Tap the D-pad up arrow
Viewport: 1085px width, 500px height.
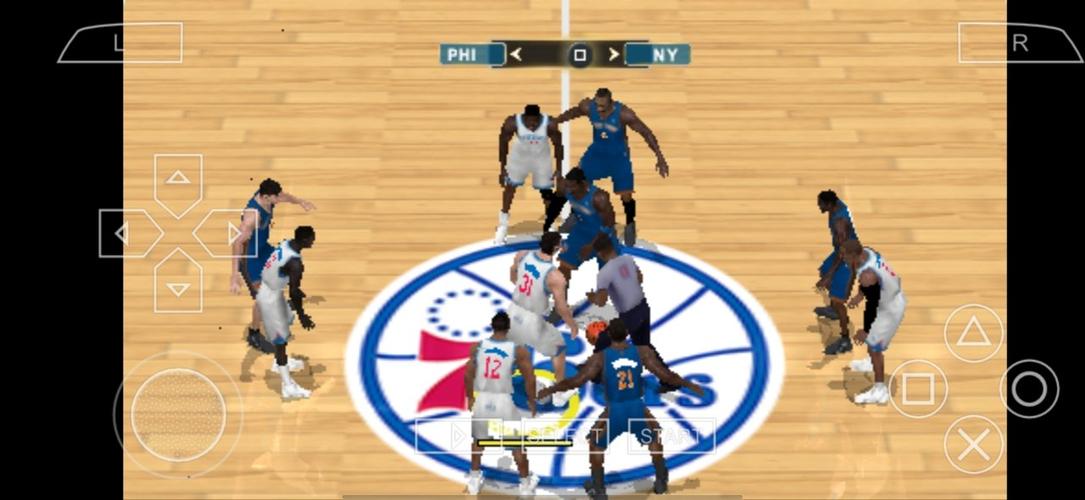(178, 182)
